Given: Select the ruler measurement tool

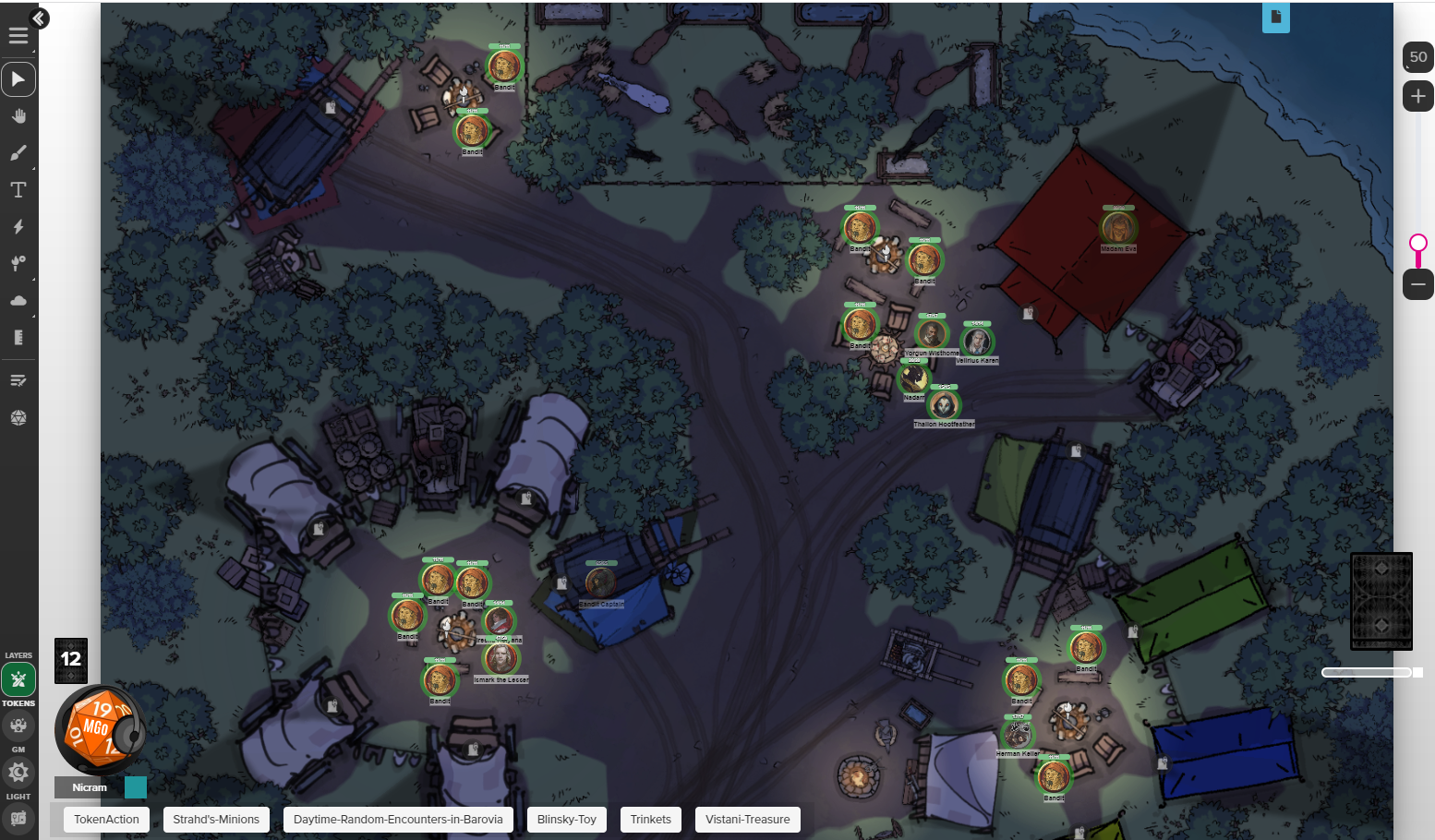Looking at the screenshot, I should point(18,338).
